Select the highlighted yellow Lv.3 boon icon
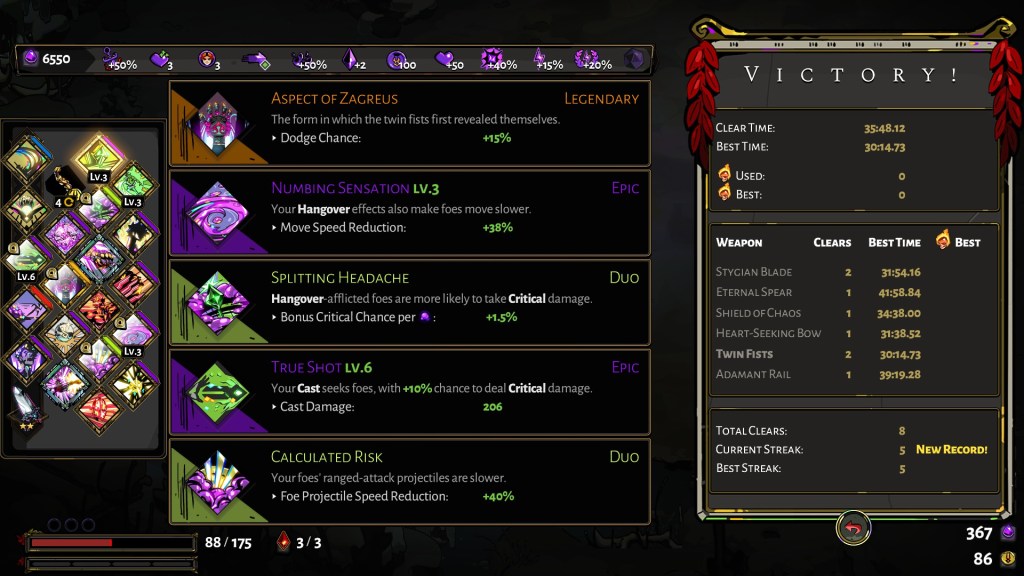Screen dimensions: 1024x576 [96, 158]
